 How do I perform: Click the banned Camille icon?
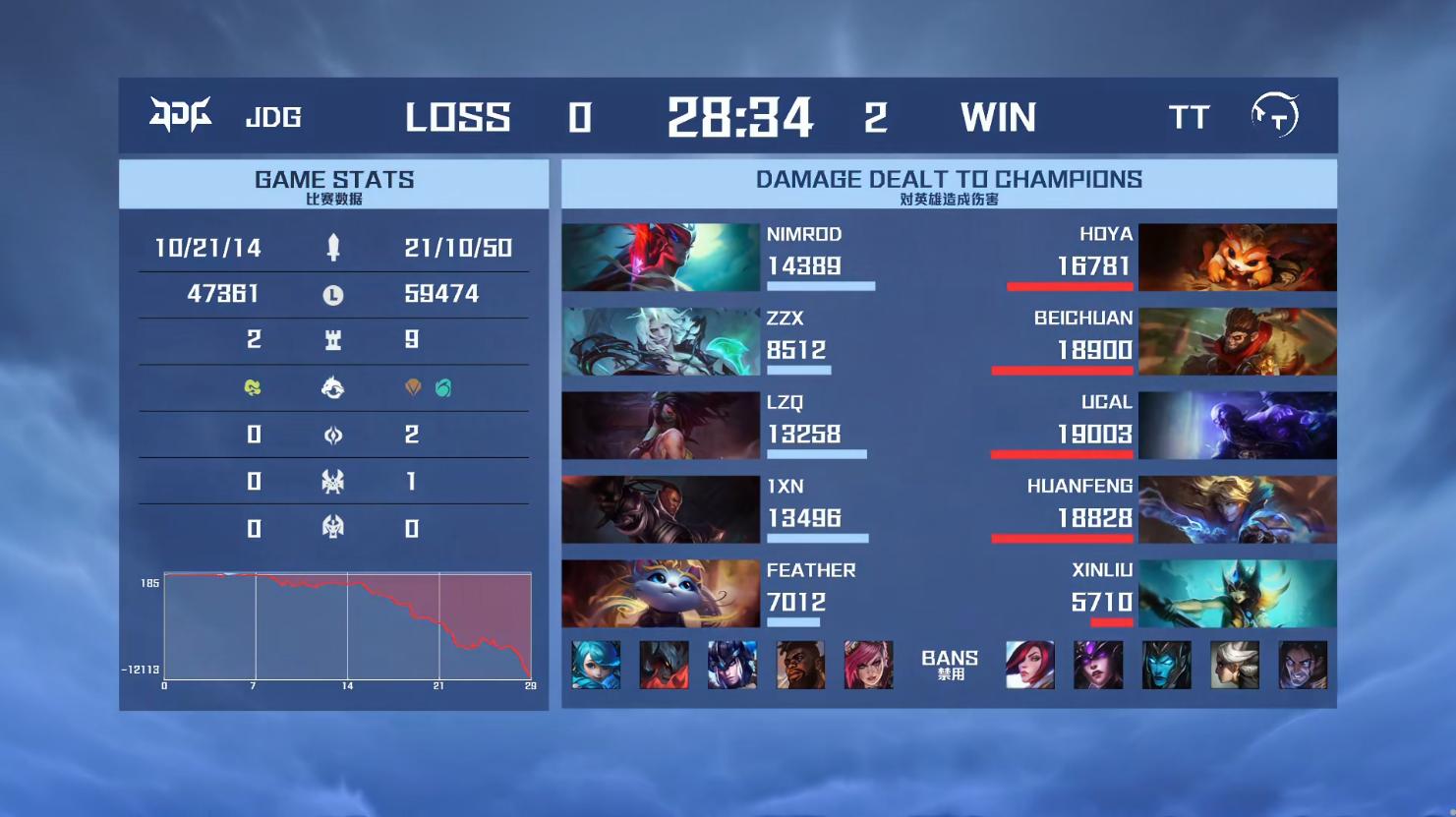[x=1234, y=665]
